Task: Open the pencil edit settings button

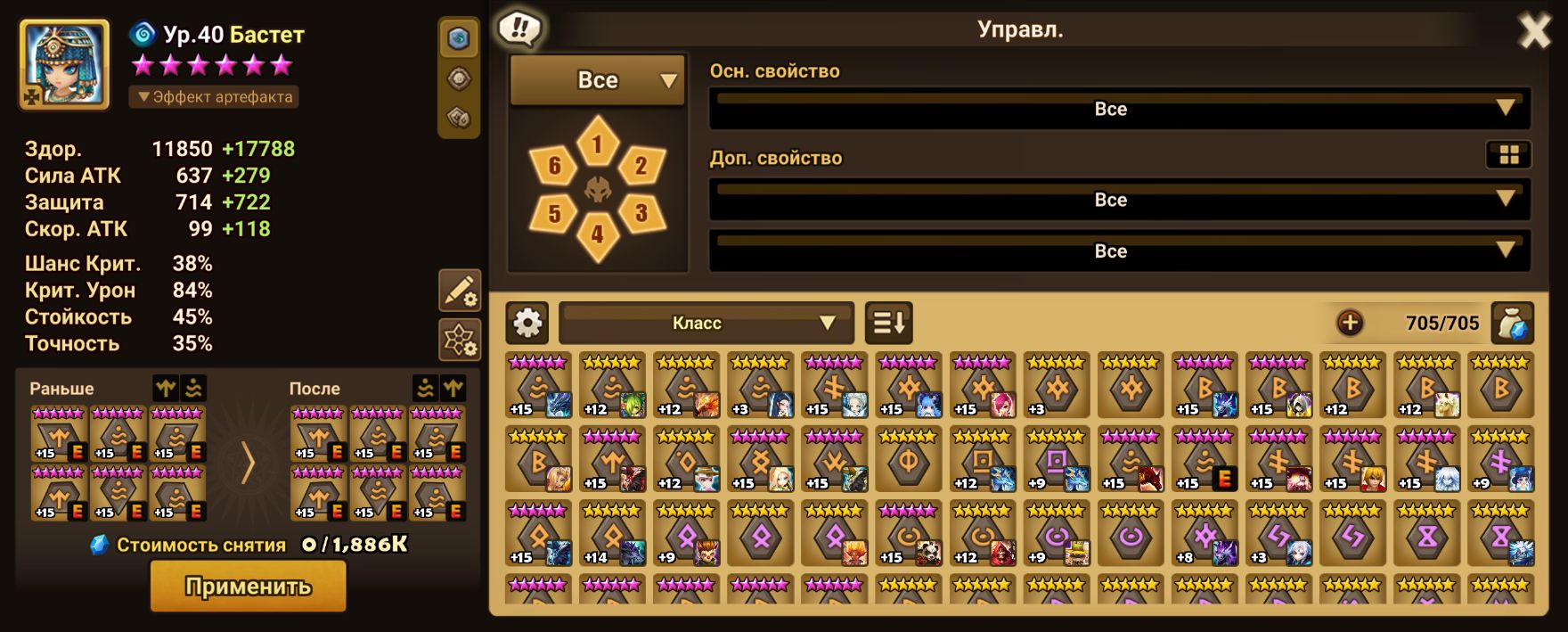Action: [460, 291]
